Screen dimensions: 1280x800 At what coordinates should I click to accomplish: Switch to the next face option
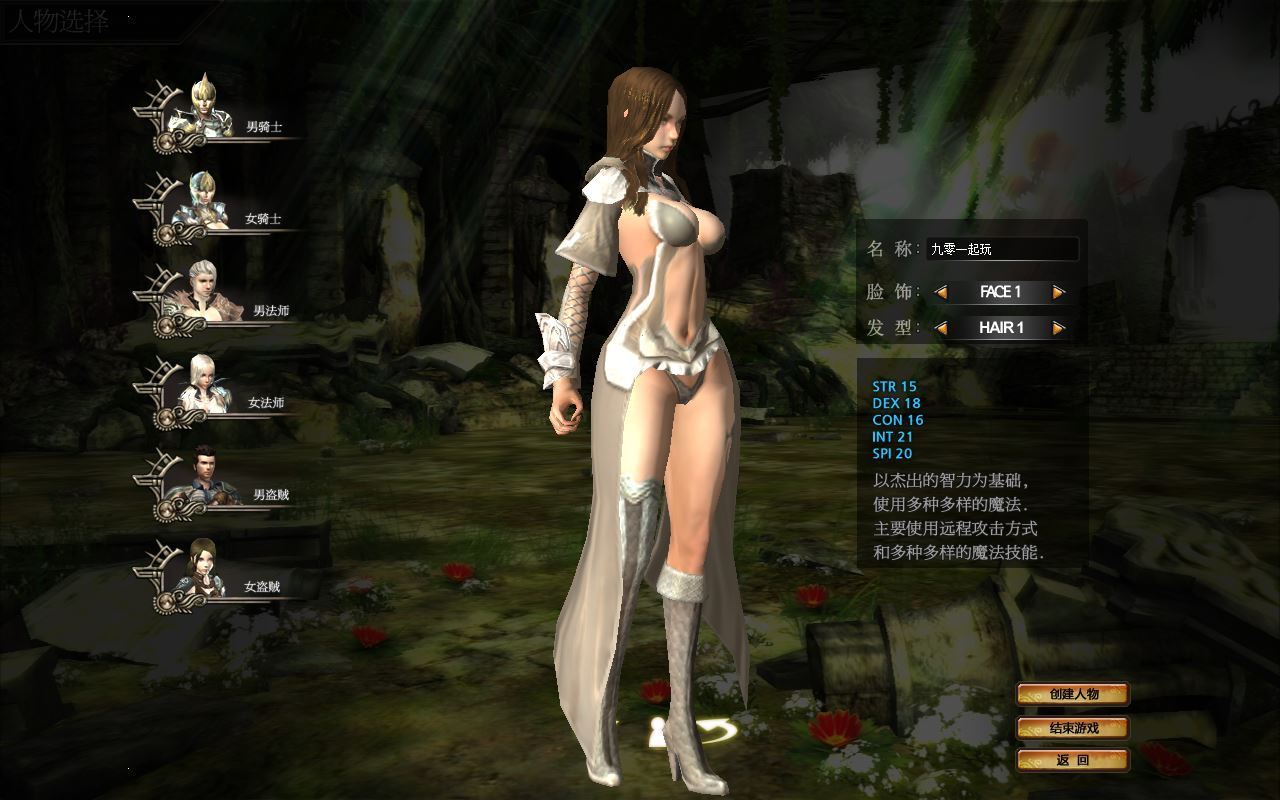[x=1059, y=292]
